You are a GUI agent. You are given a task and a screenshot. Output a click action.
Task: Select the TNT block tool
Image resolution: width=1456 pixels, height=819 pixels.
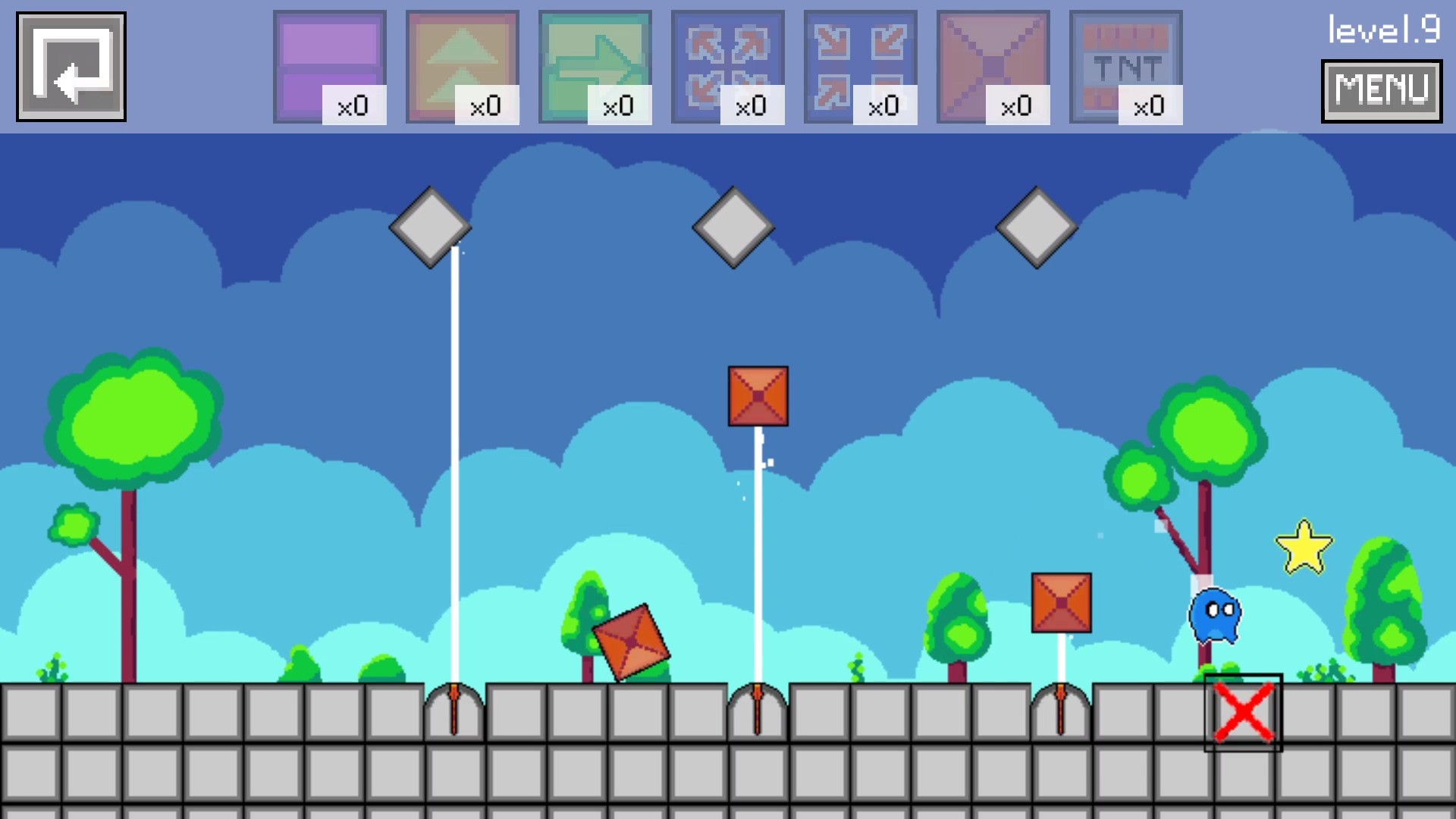pos(1127,64)
